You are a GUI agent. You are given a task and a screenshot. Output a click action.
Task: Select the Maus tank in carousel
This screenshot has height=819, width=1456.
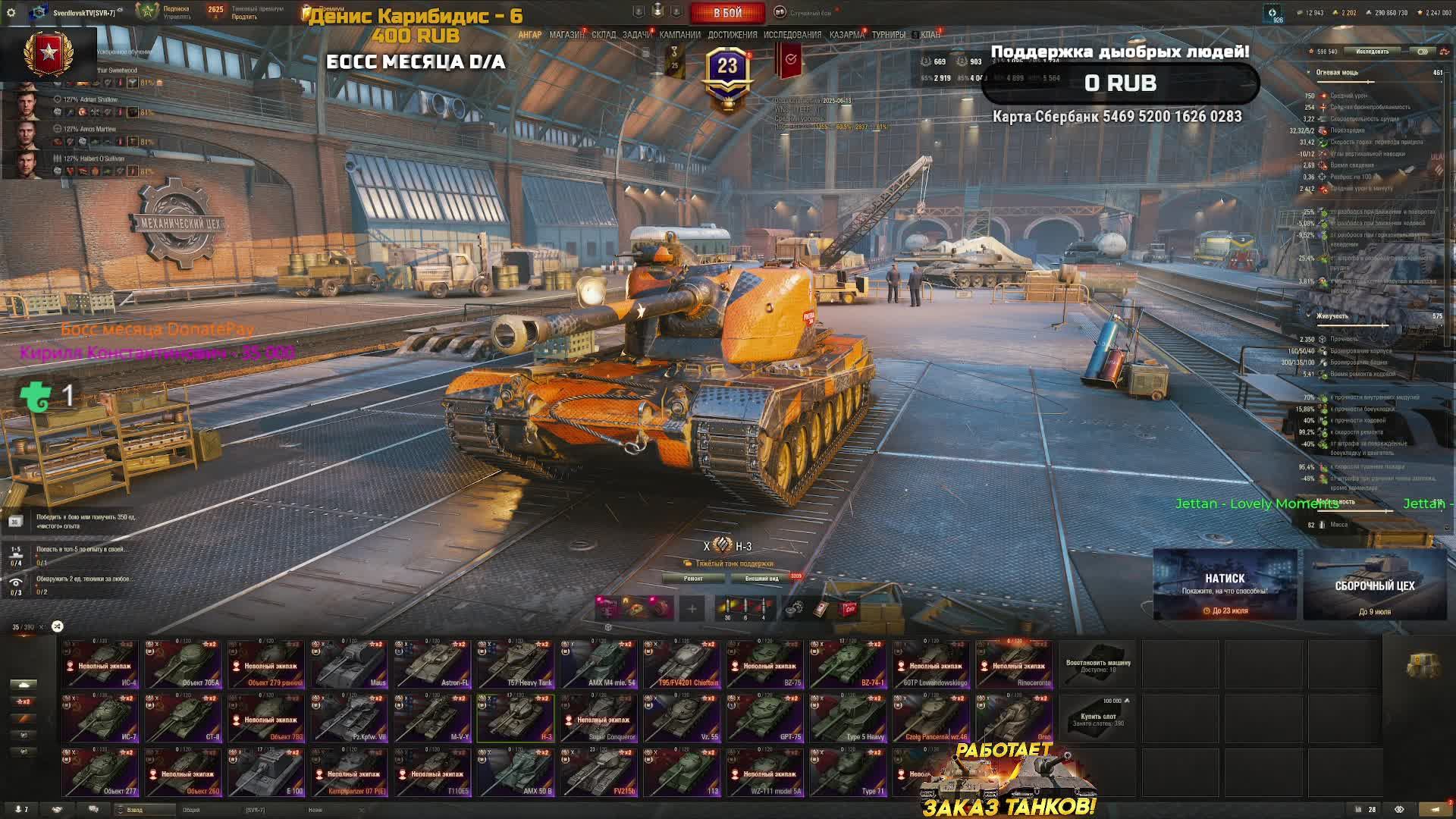350,664
